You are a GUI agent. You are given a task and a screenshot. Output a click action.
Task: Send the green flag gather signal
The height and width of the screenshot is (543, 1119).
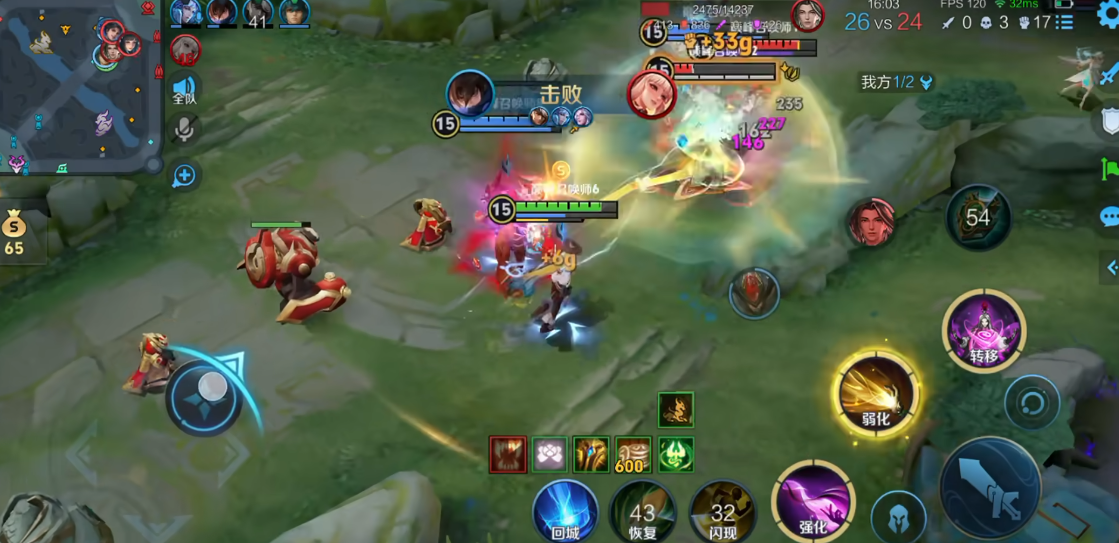click(1108, 169)
